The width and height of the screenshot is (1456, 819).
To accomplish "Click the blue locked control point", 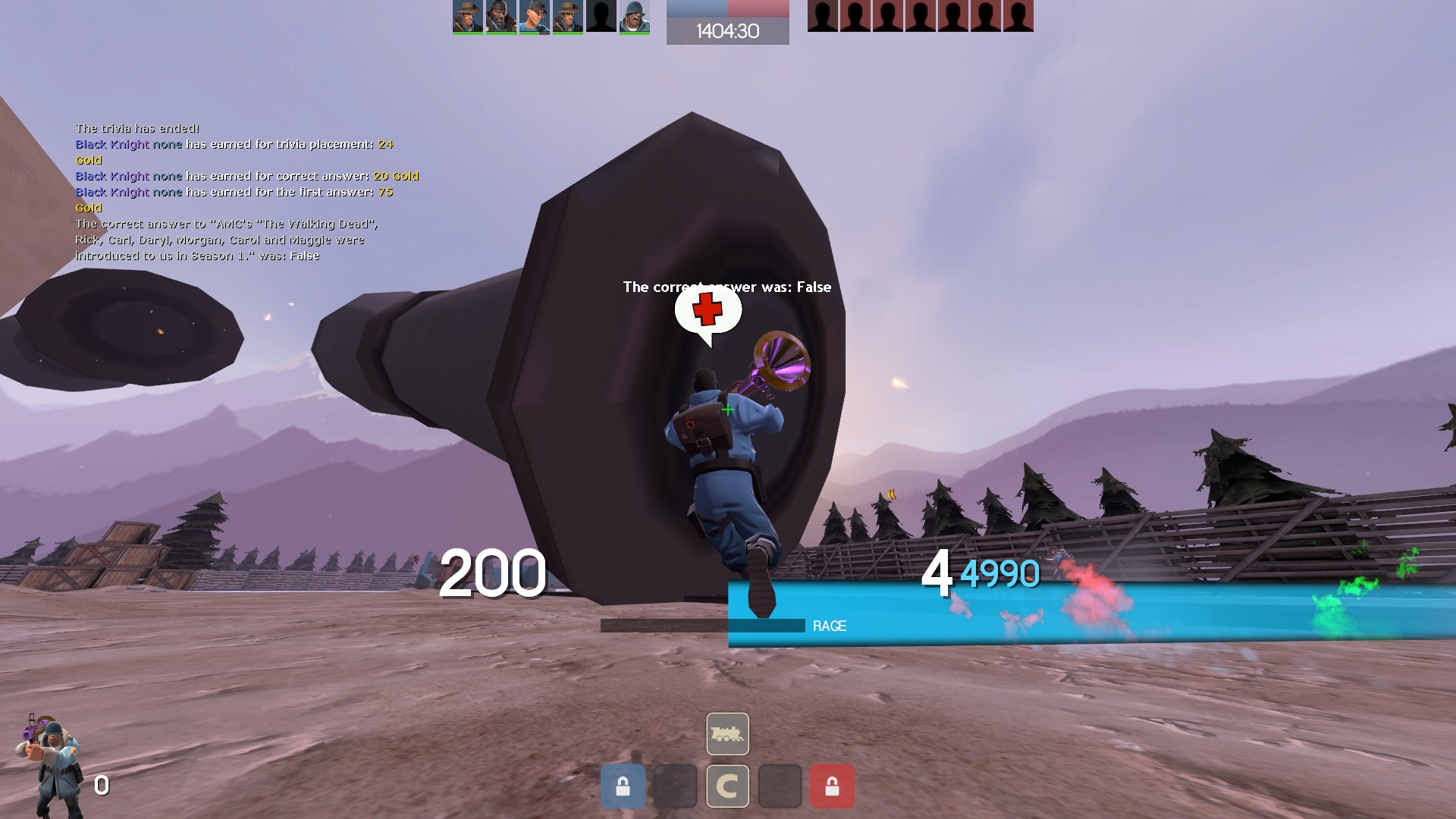I will [x=623, y=786].
